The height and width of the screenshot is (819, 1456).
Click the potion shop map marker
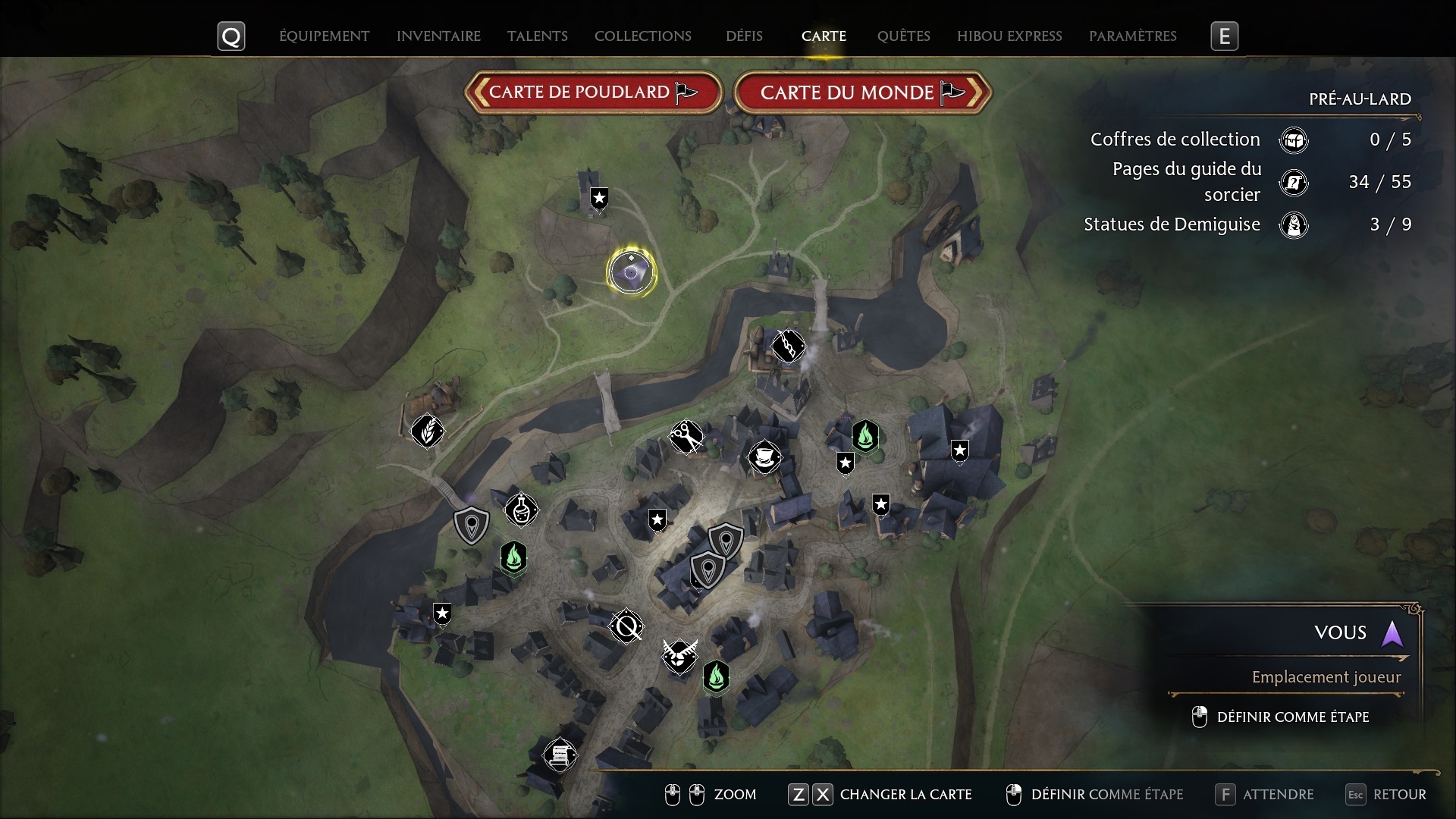[x=521, y=510]
